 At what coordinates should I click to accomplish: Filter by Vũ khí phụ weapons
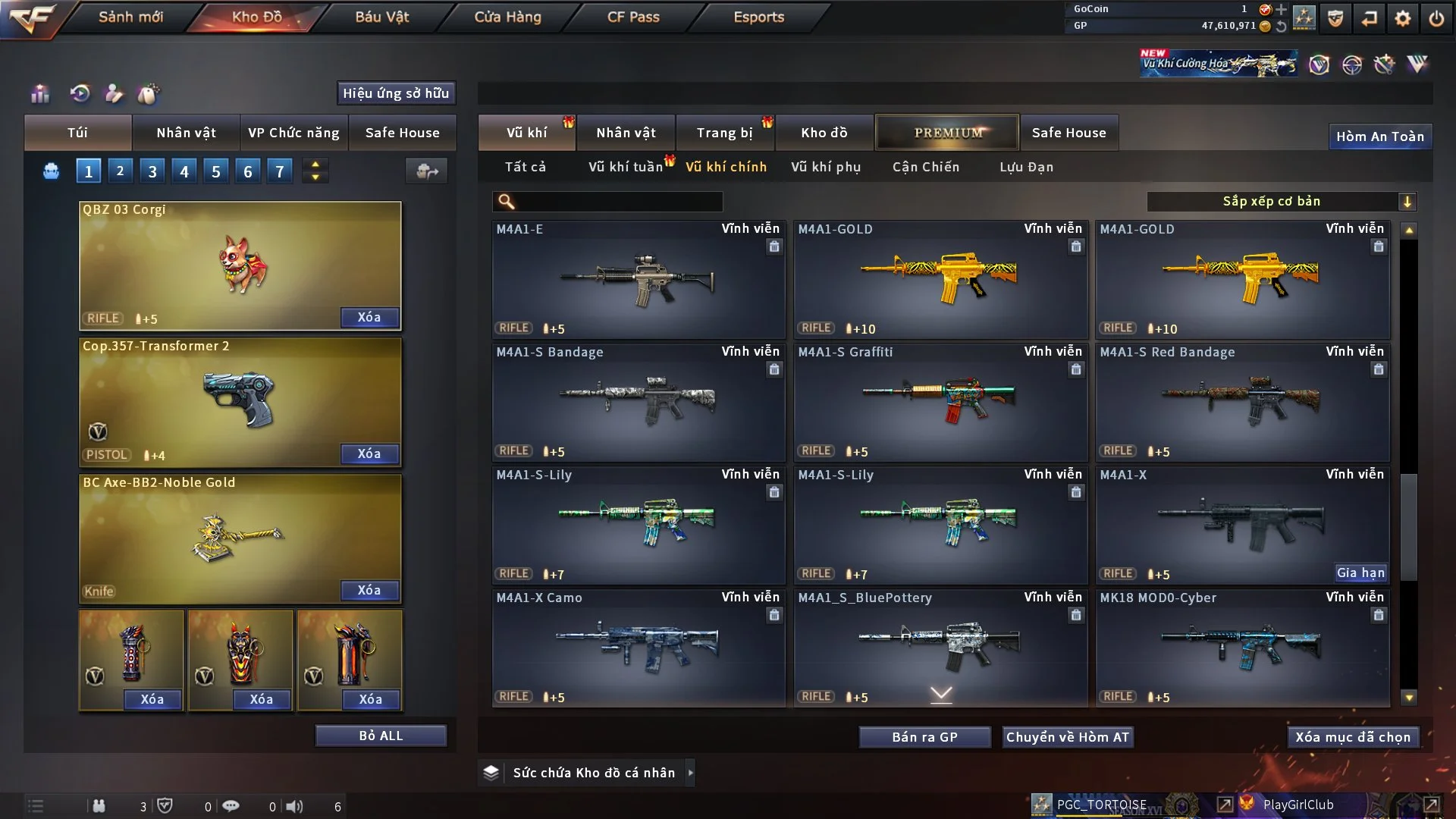tap(825, 167)
